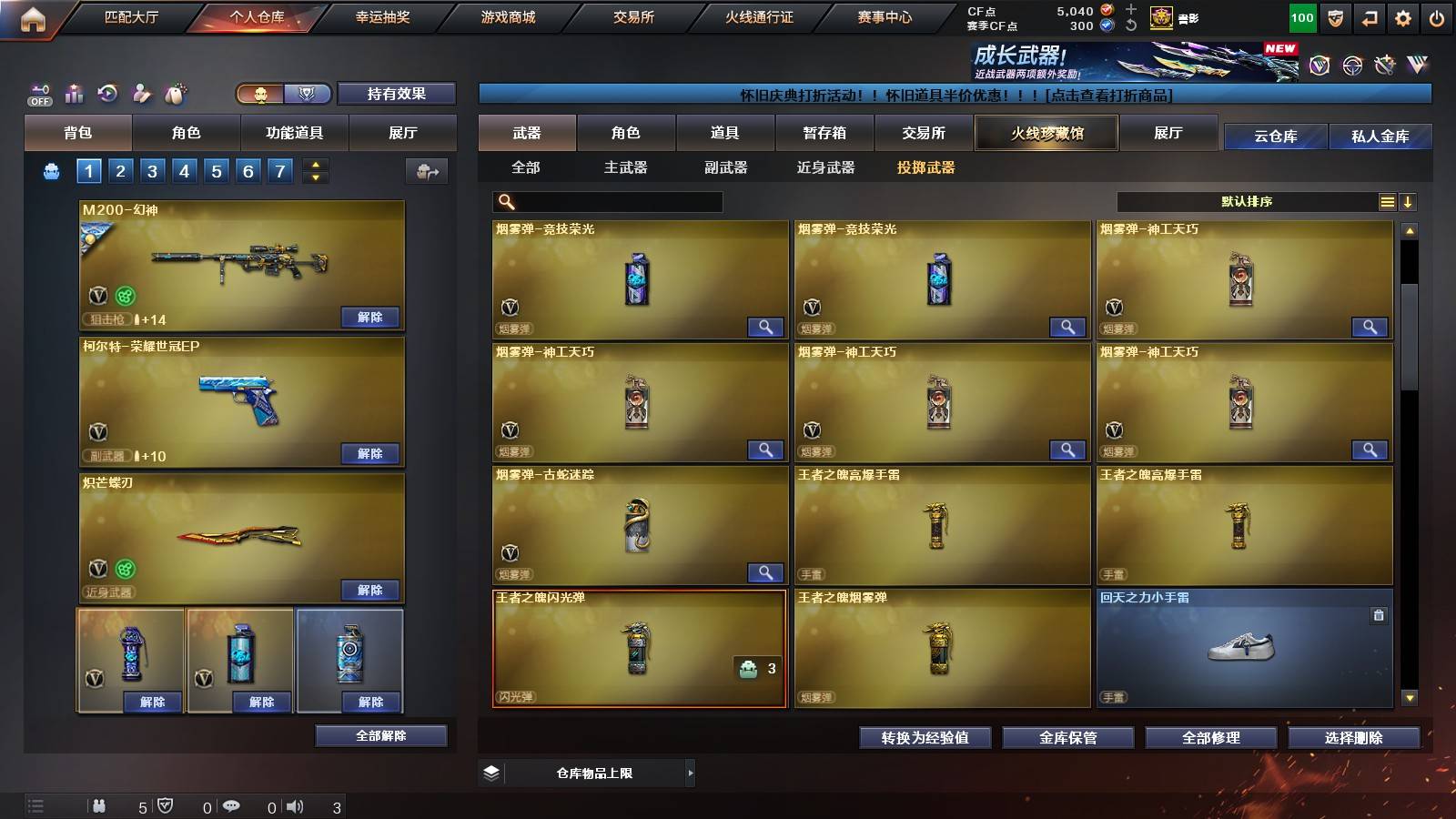Open the settings gear icon at top right
The width and height of the screenshot is (1456, 819).
click(1401, 16)
